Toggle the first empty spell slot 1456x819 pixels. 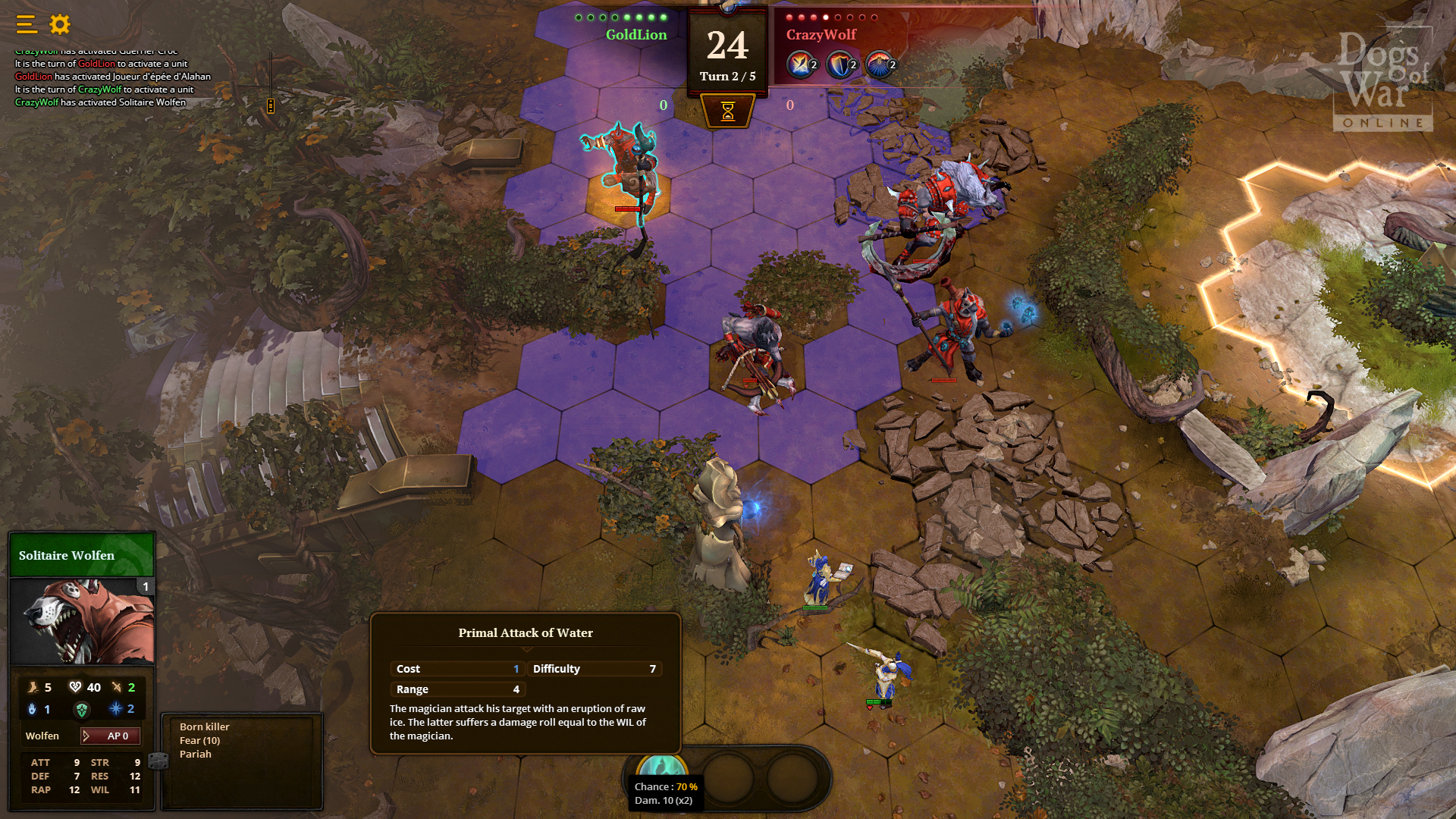(x=727, y=777)
